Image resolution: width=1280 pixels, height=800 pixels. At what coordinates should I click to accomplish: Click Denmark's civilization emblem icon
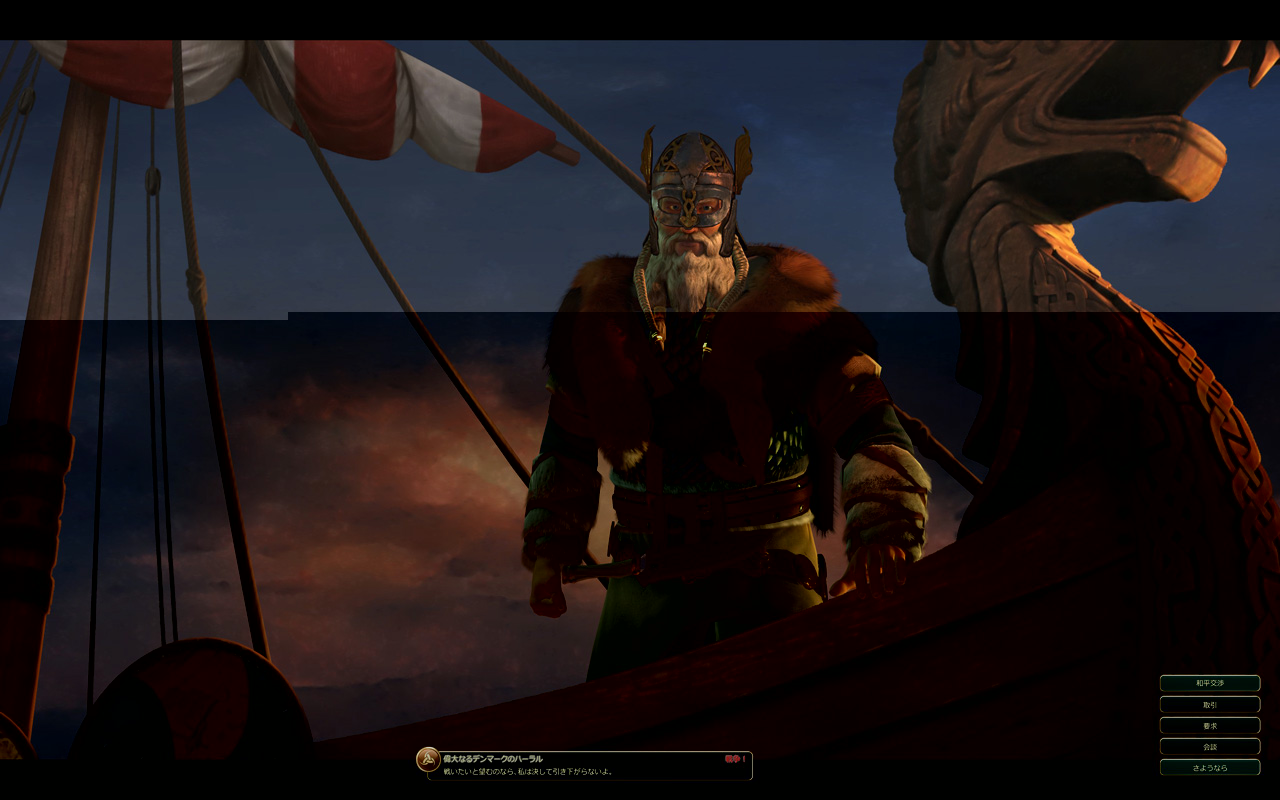[x=428, y=759]
